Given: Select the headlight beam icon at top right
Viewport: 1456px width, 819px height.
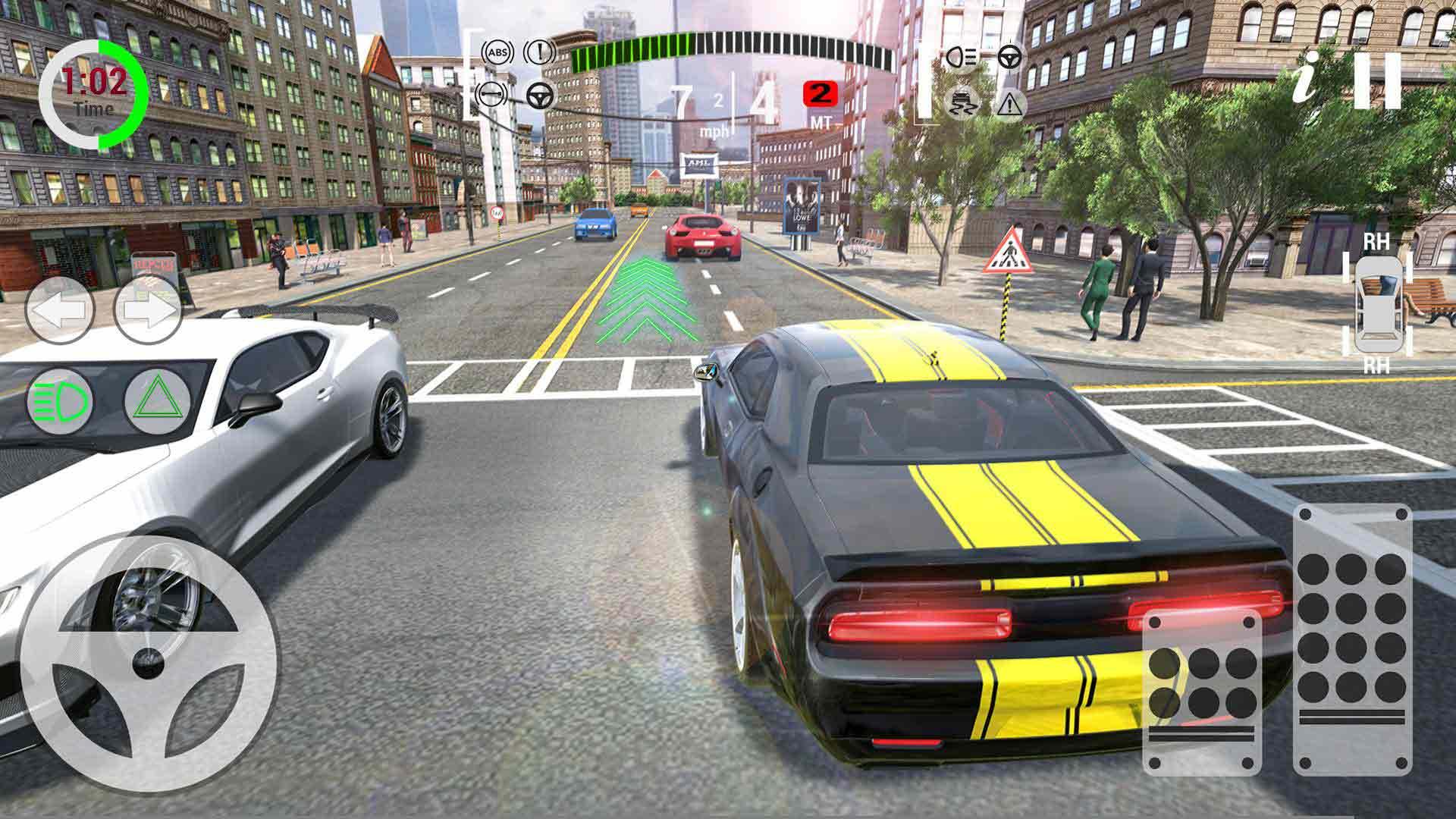Looking at the screenshot, I should pyautogui.click(x=960, y=56).
